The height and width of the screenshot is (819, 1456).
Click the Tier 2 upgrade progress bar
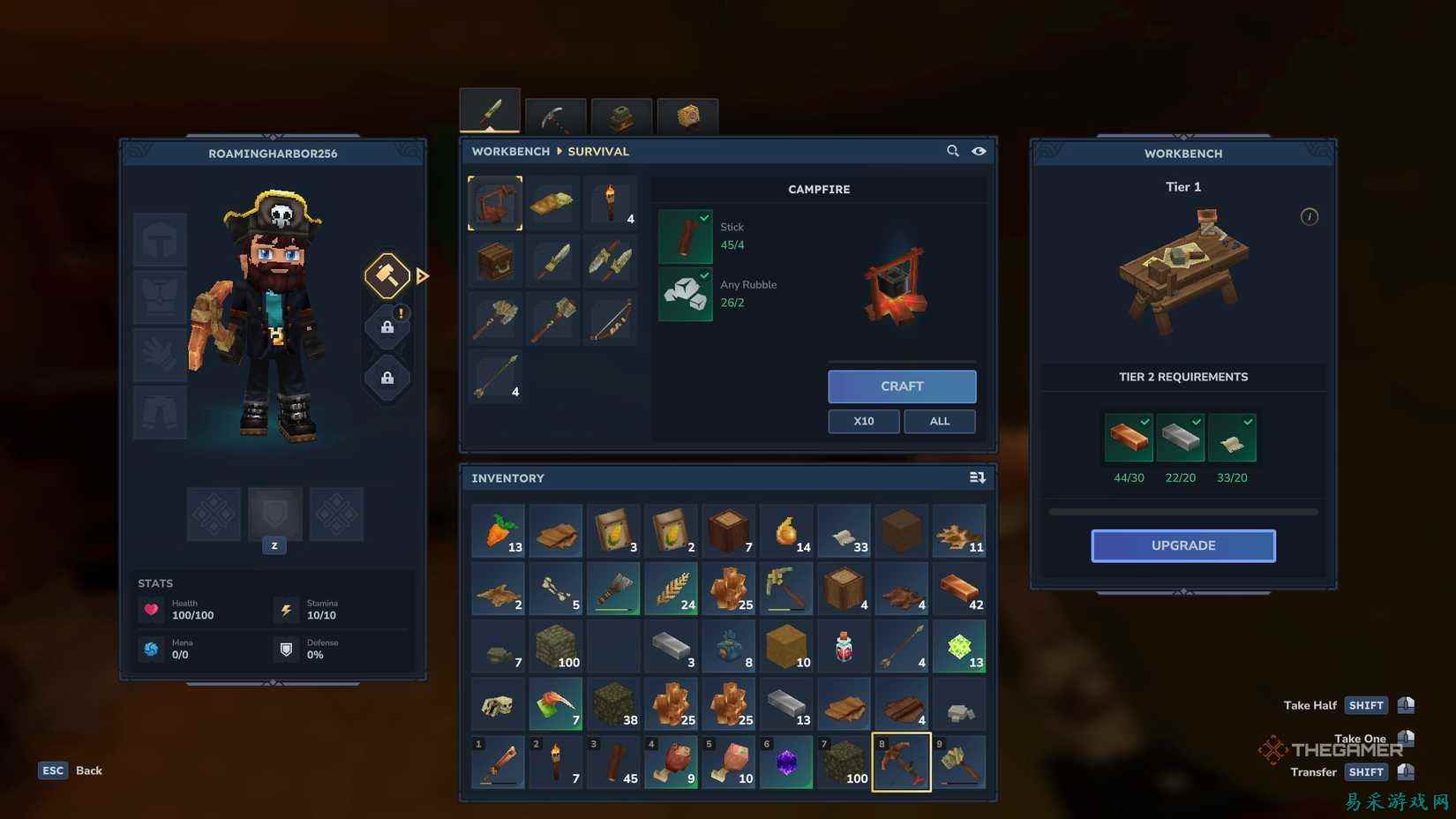(1182, 510)
